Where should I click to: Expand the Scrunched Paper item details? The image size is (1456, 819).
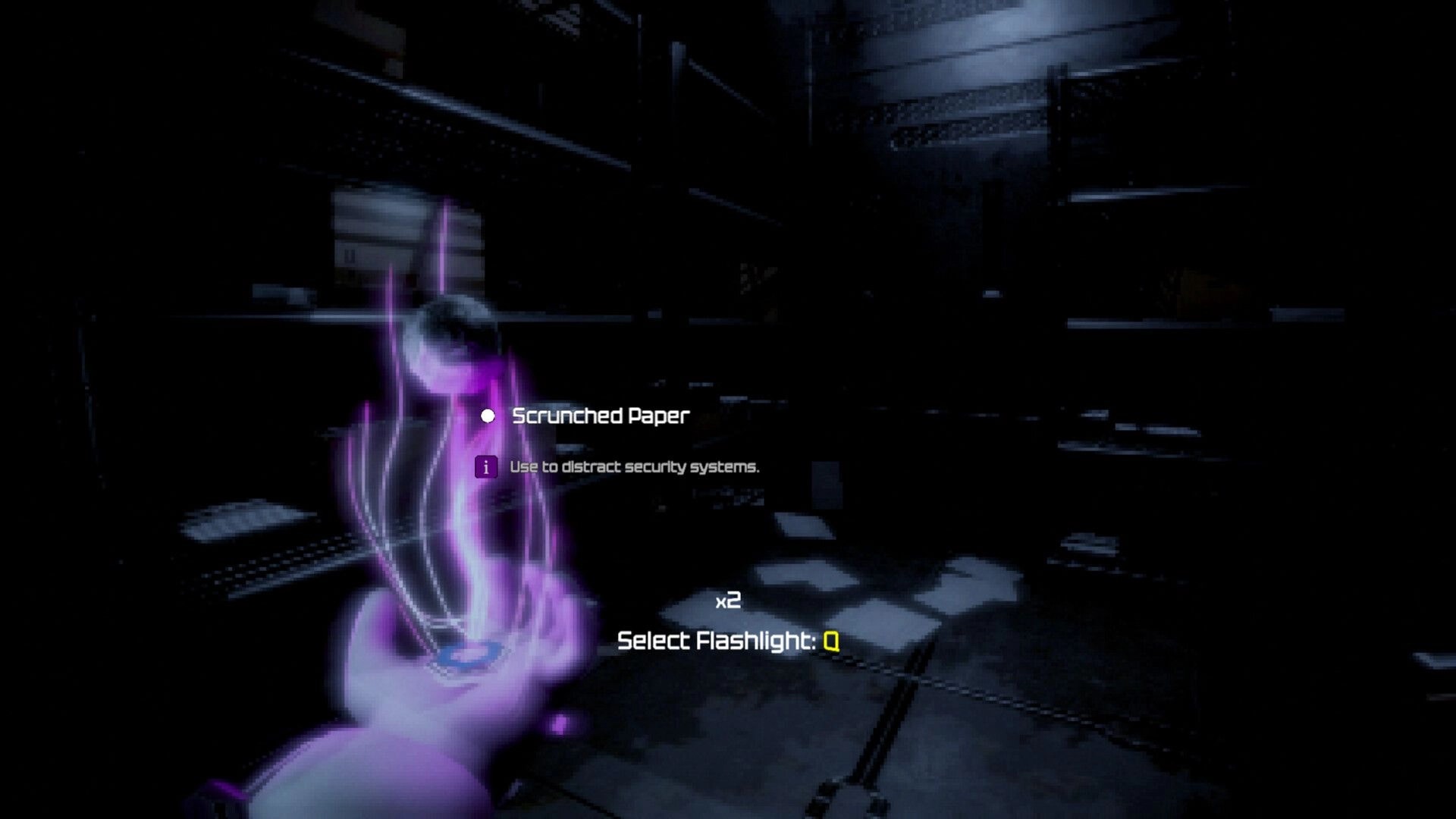click(601, 416)
